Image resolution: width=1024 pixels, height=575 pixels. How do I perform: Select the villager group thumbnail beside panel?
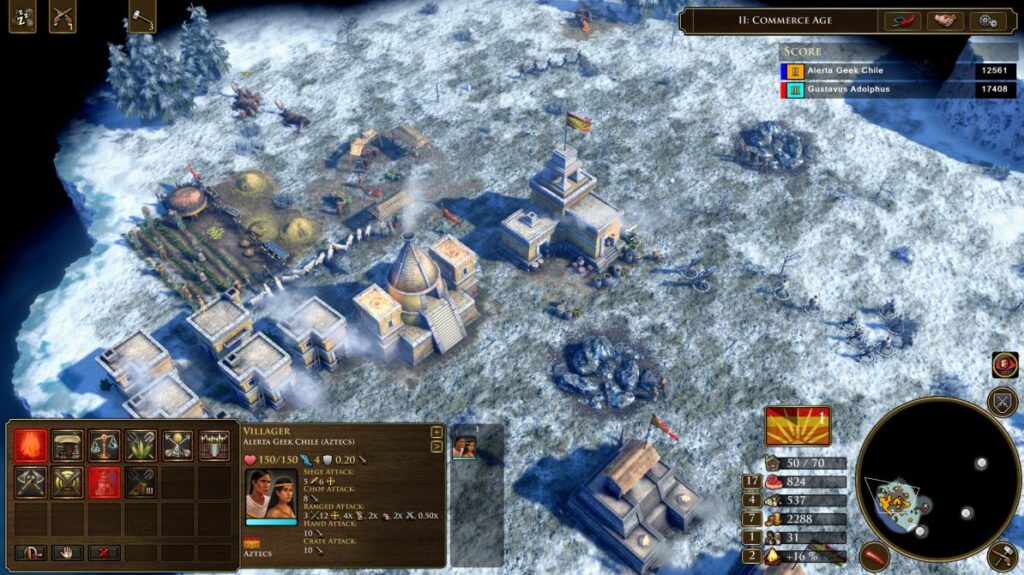[464, 446]
